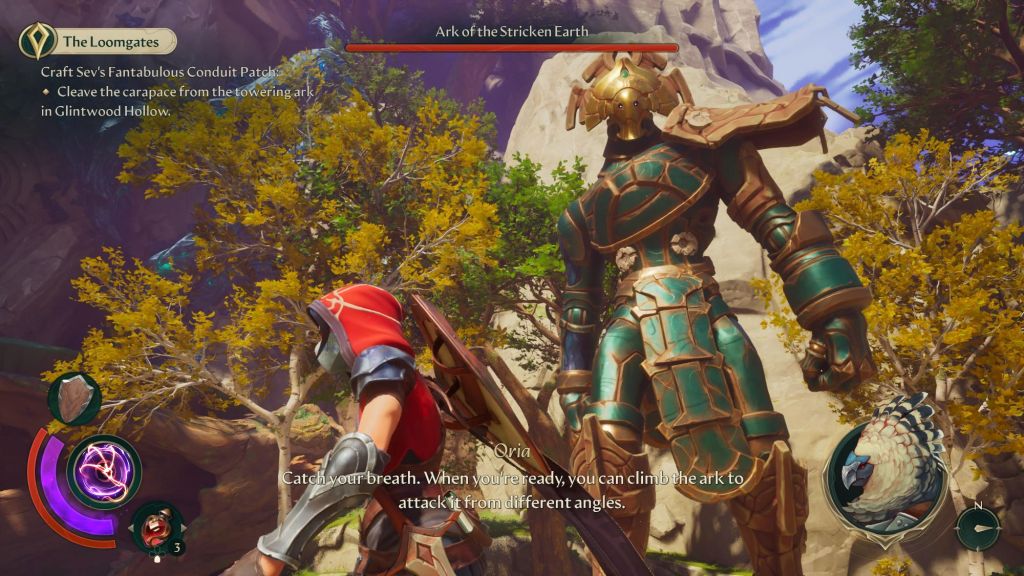Open The Loomgates quest tracker

(x=98, y=41)
